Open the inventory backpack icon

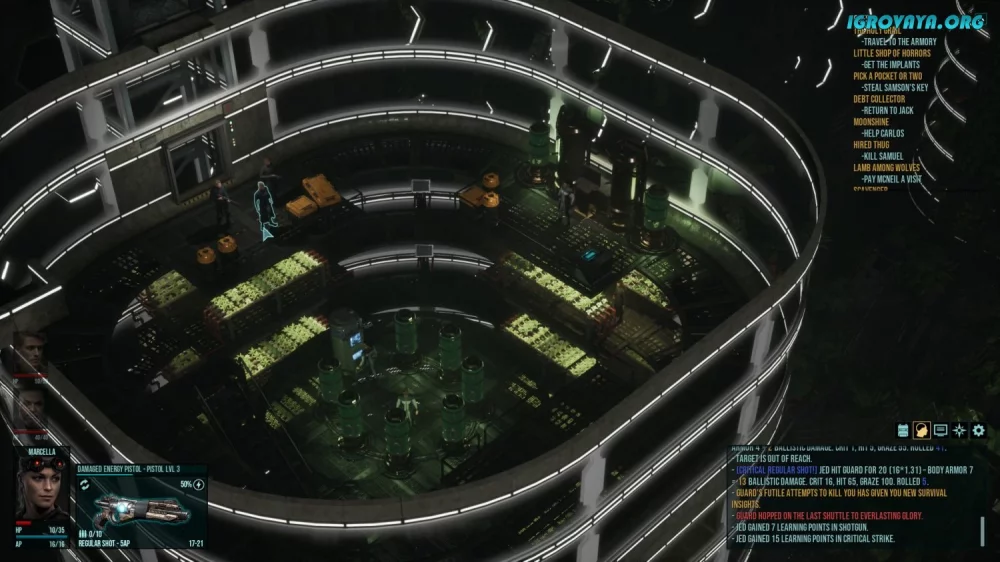coord(903,430)
